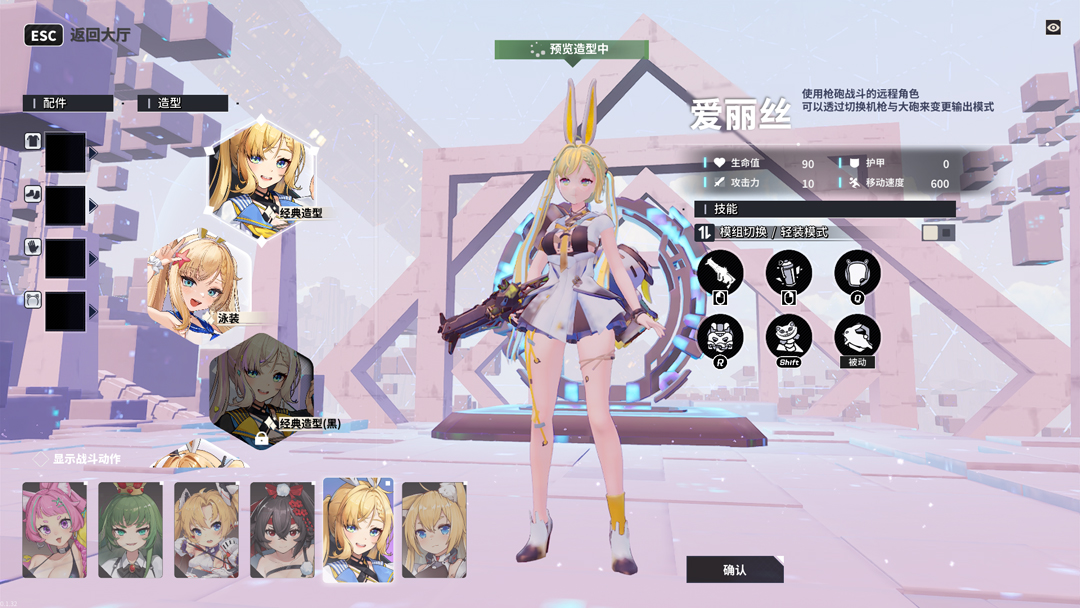Confirm the selection with 确认 button

point(734,569)
